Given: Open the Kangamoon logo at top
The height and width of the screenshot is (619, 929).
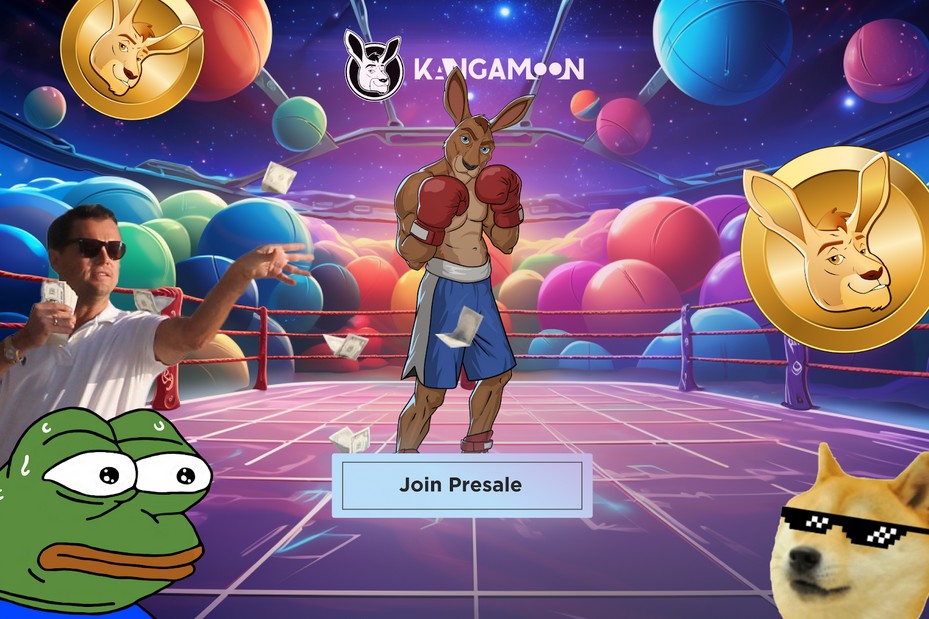Looking at the screenshot, I should click(465, 66).
